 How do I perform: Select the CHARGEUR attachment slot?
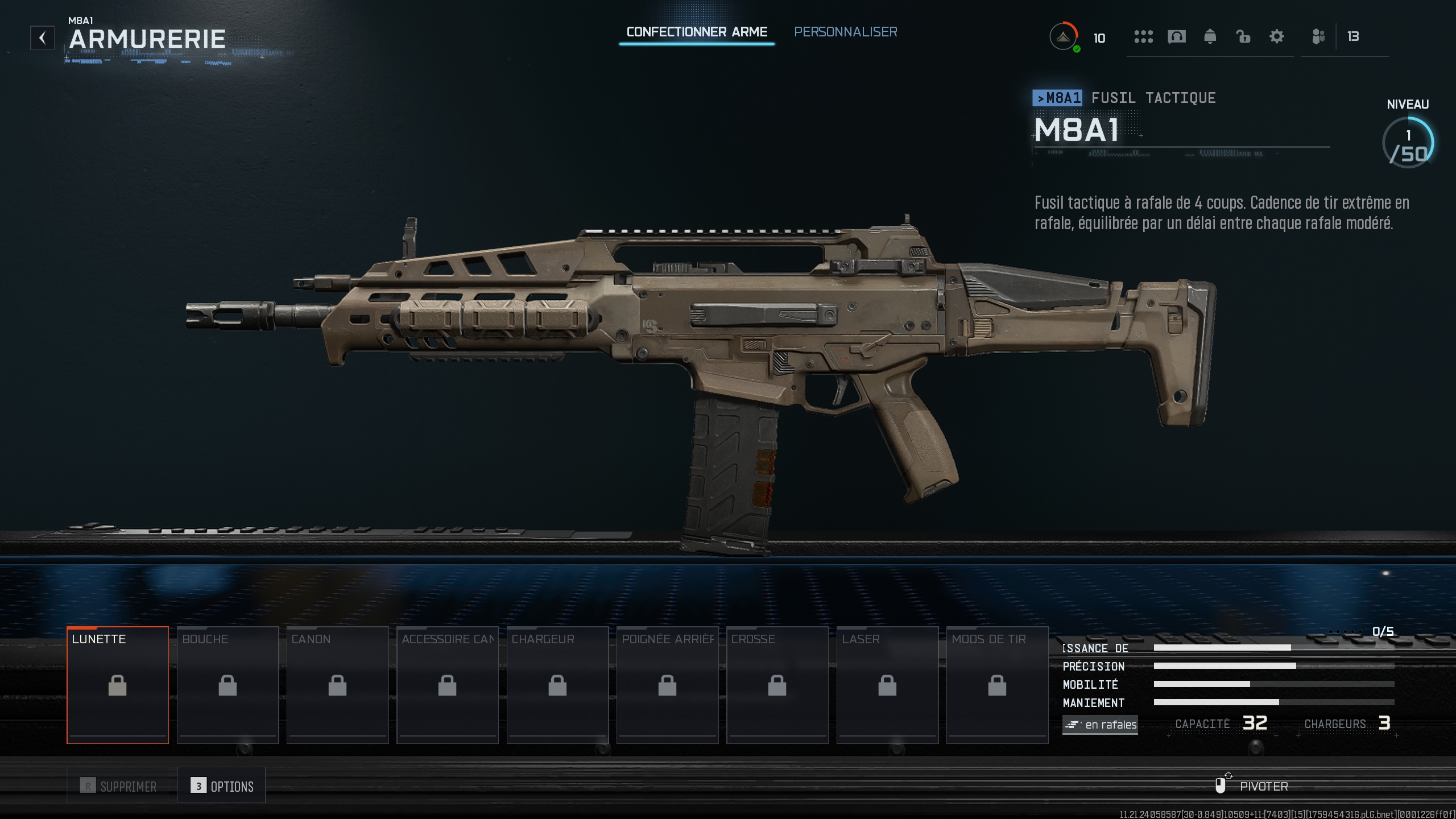pos(557,684)
